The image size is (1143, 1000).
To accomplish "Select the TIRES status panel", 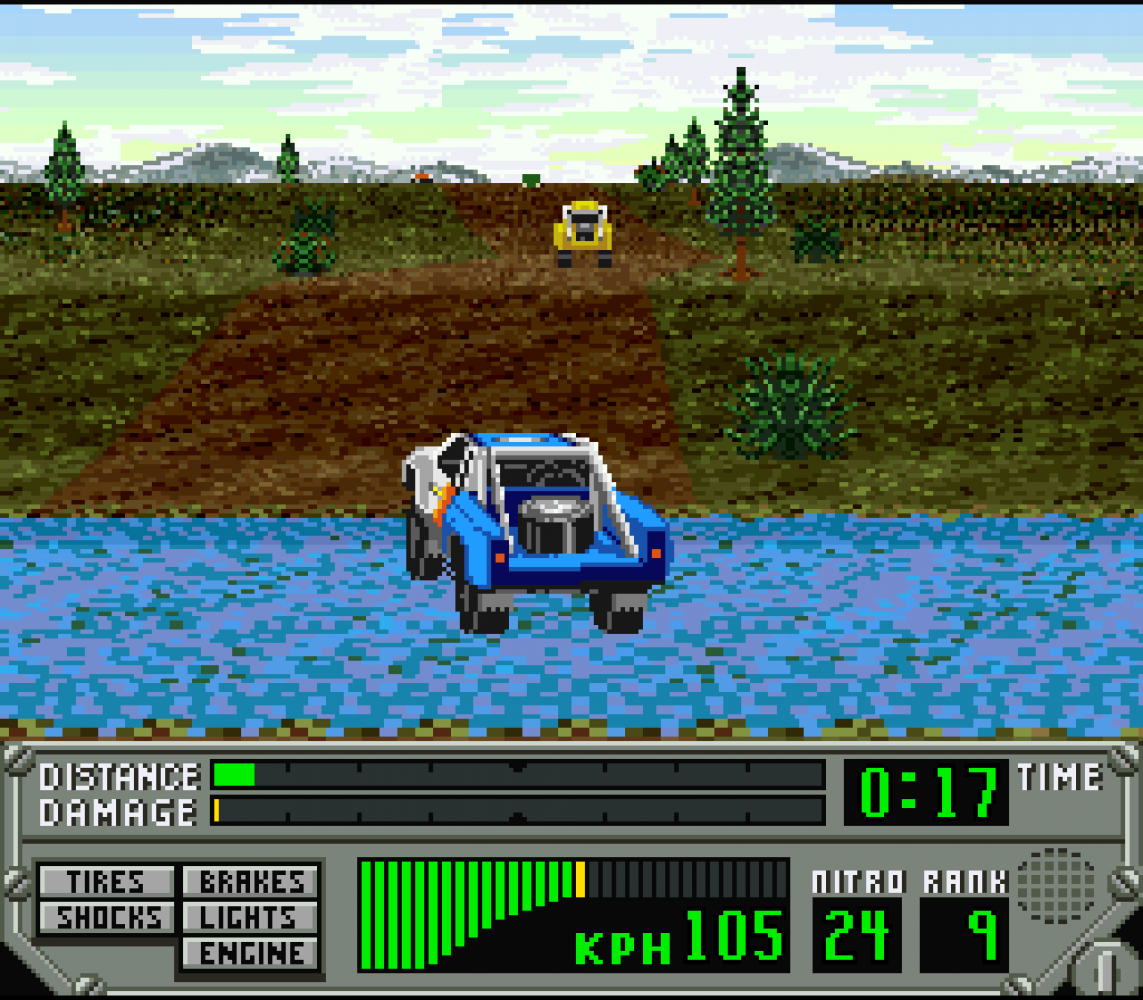I will click(x=106, y=882).
